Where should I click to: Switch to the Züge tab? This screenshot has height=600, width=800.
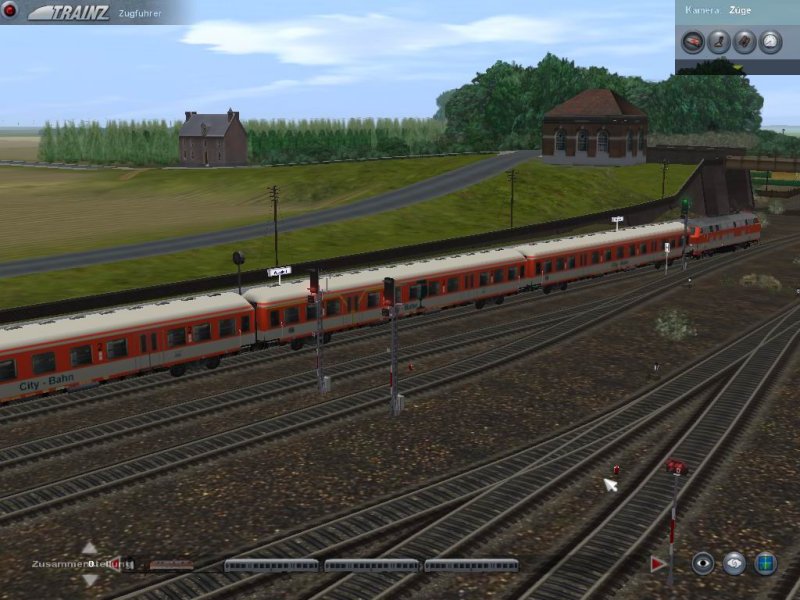tap(740, 9)
